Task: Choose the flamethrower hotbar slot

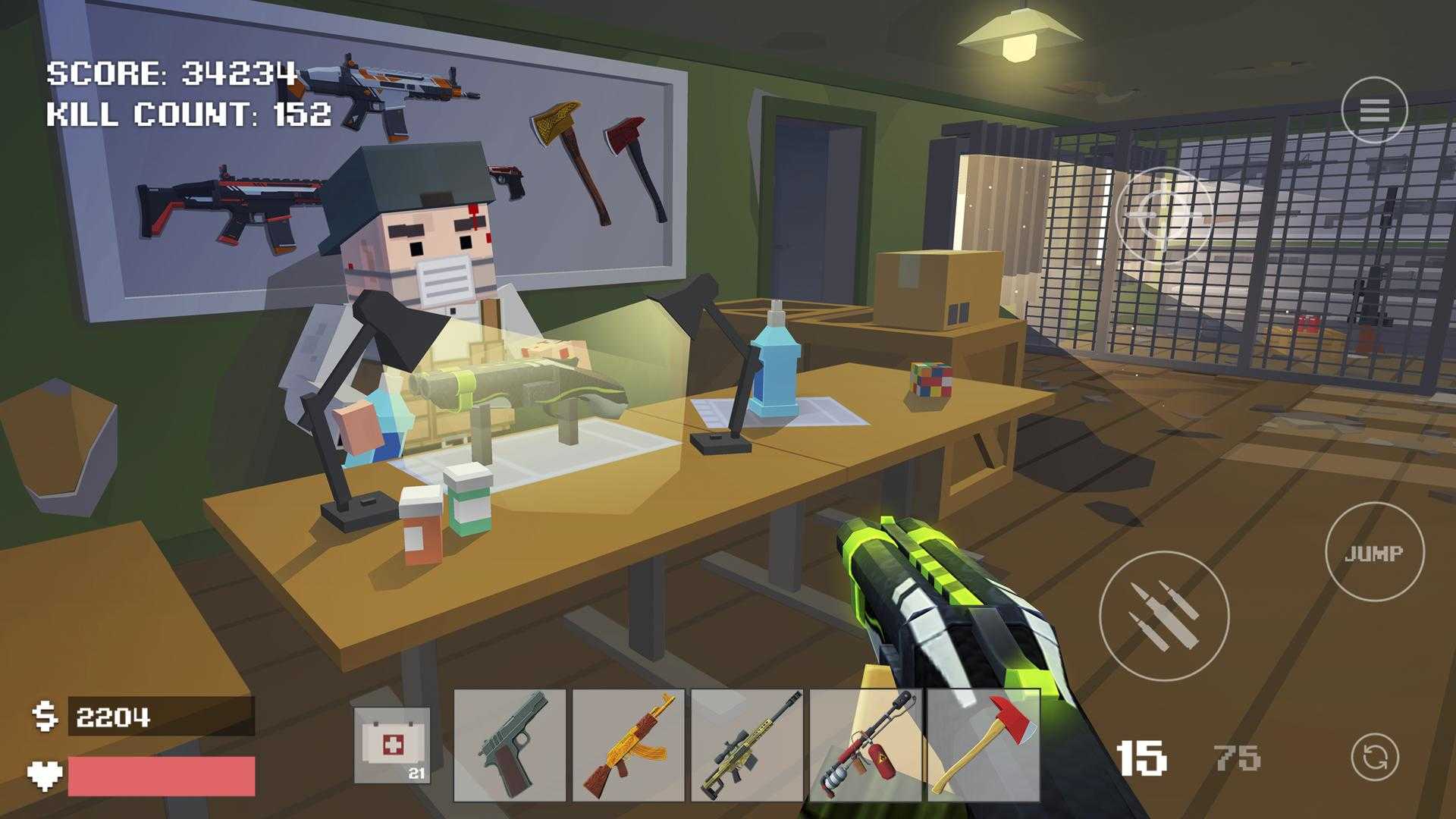Action: coord(865,745)
